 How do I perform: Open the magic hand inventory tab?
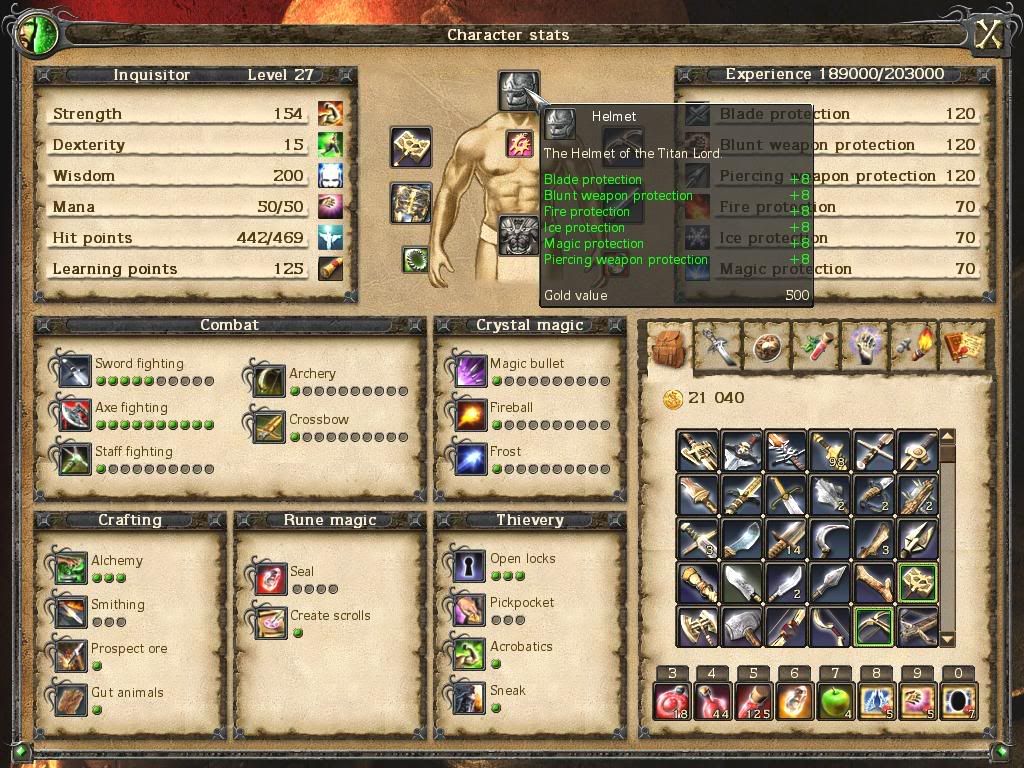[x=864, y=345]
